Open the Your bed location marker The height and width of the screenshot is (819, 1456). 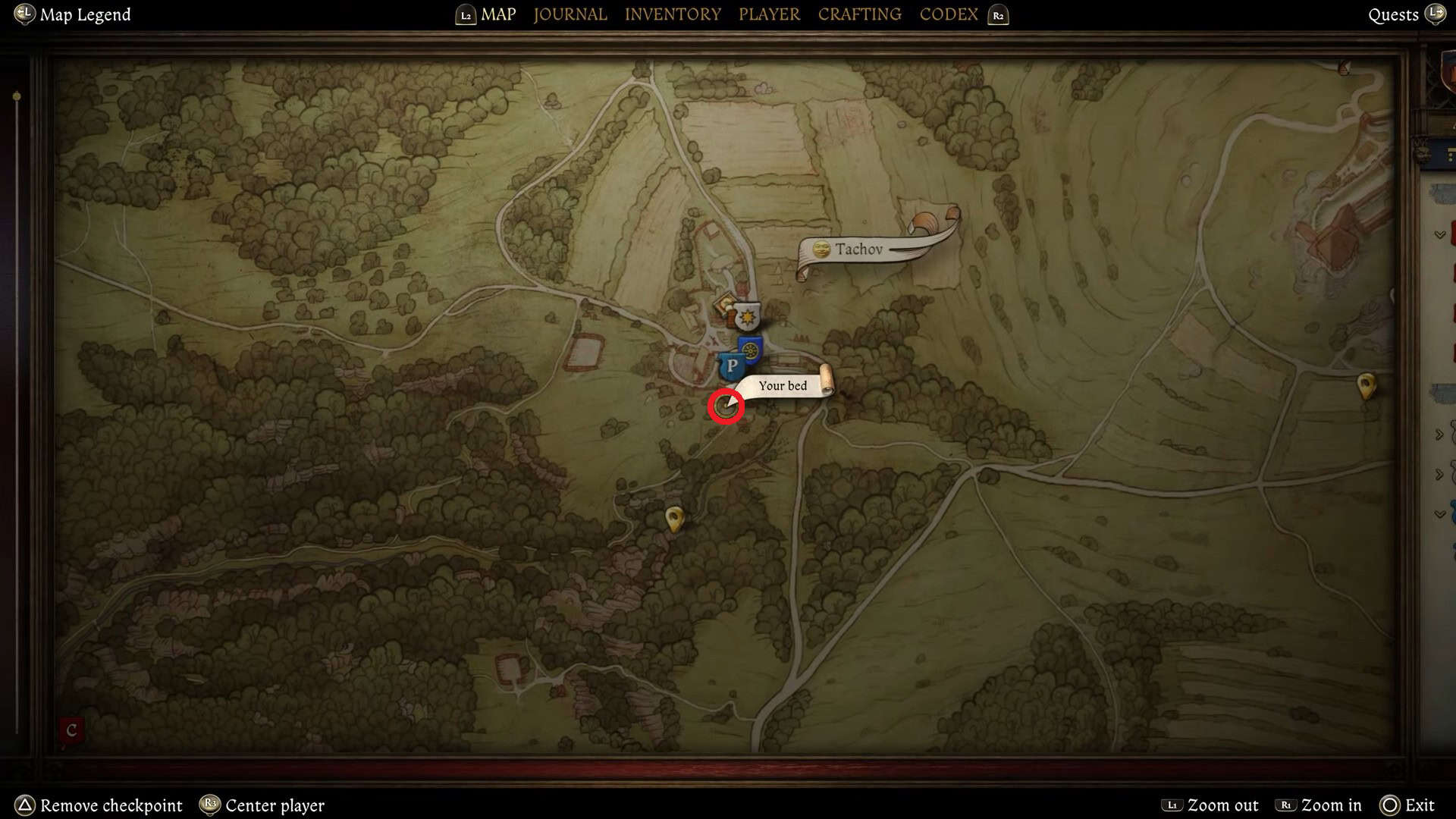pyautogui.click(x=783, y=386)
